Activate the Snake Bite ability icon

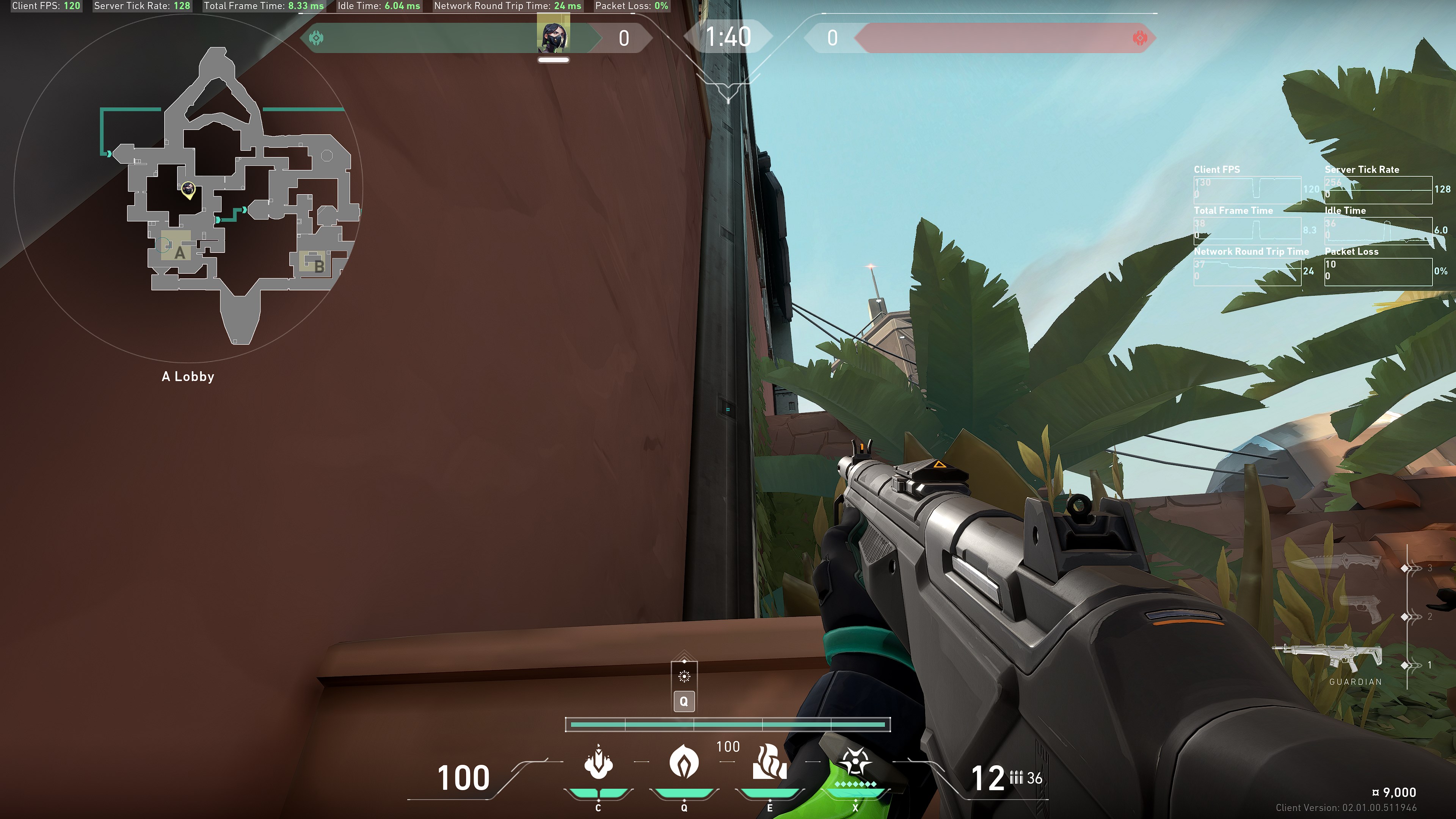pyautogui.click(x=598, y=763)
